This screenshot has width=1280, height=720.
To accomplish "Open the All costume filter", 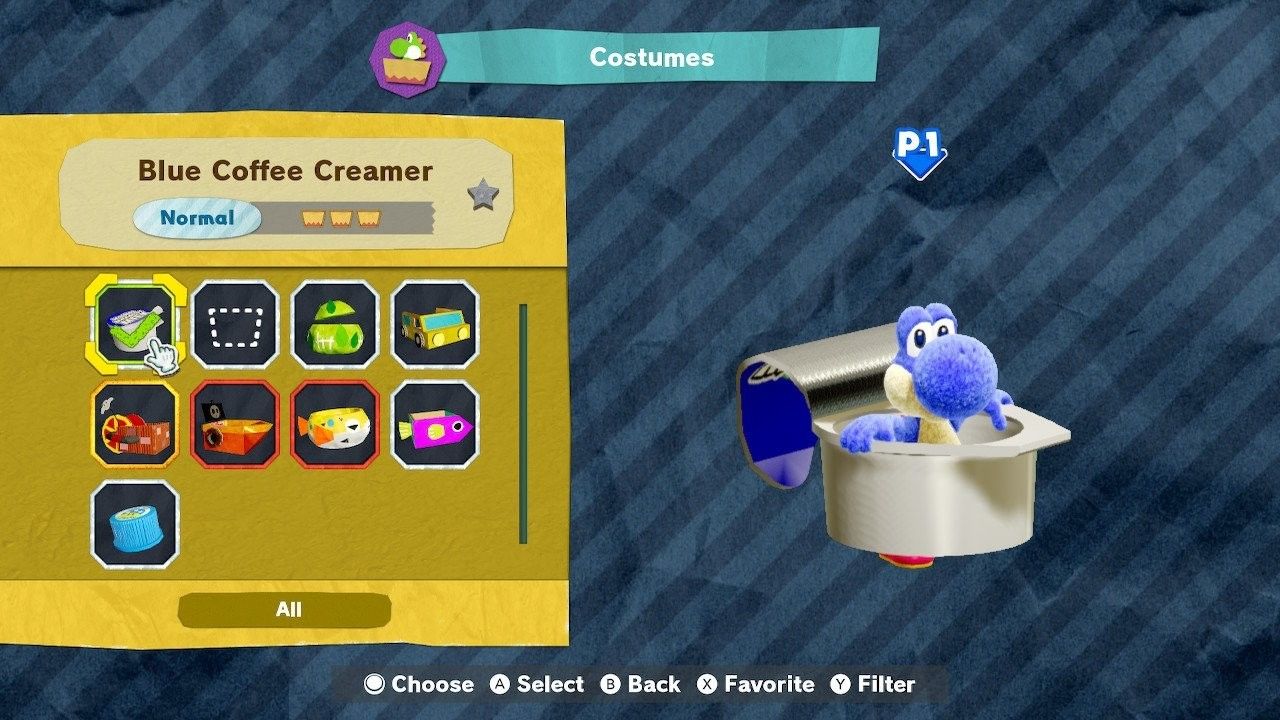I will pyautogui.click(x=288, y=610).
